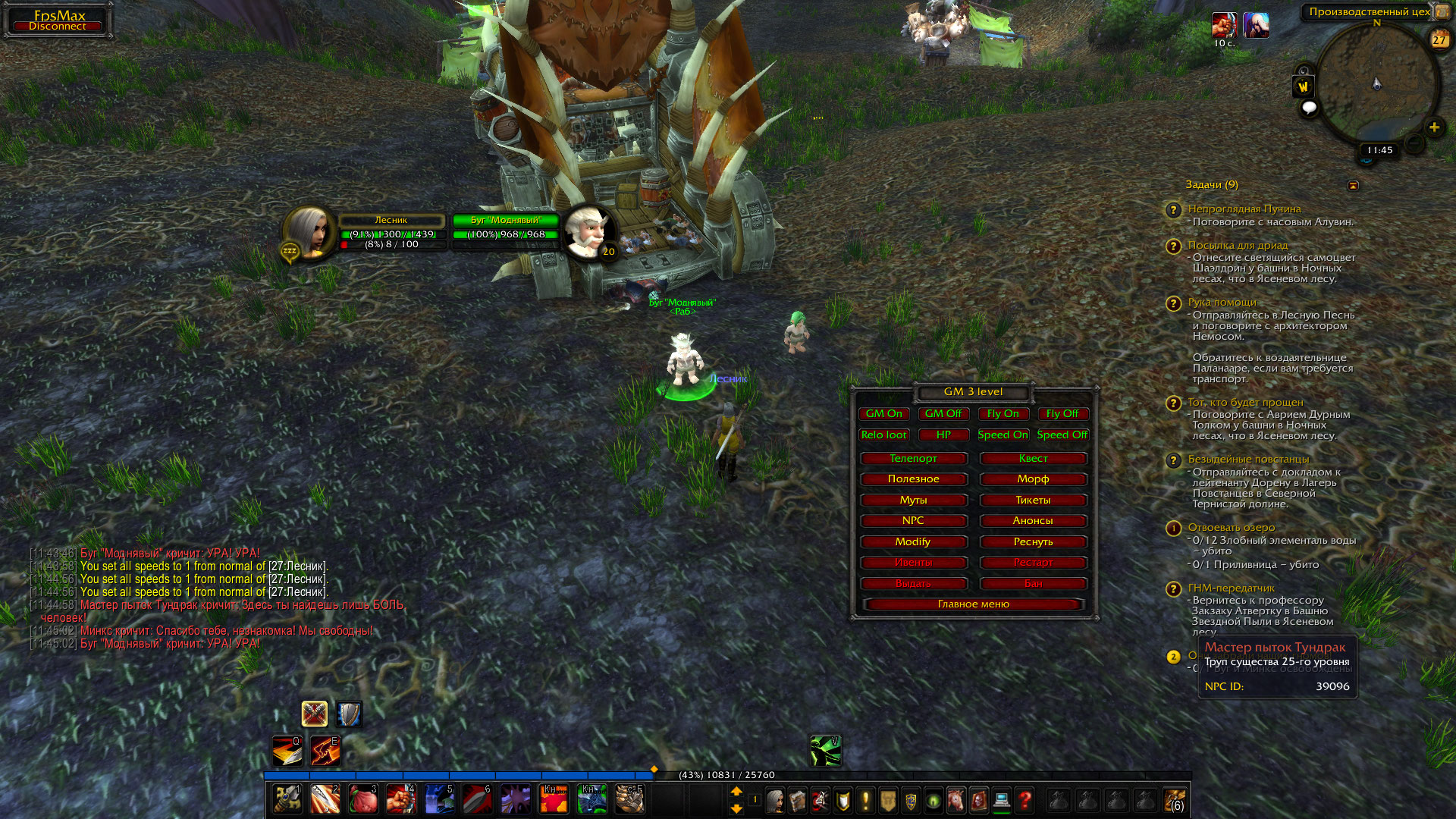Activate the Speed On button

pyautogui.click(x=1003, y=435)
